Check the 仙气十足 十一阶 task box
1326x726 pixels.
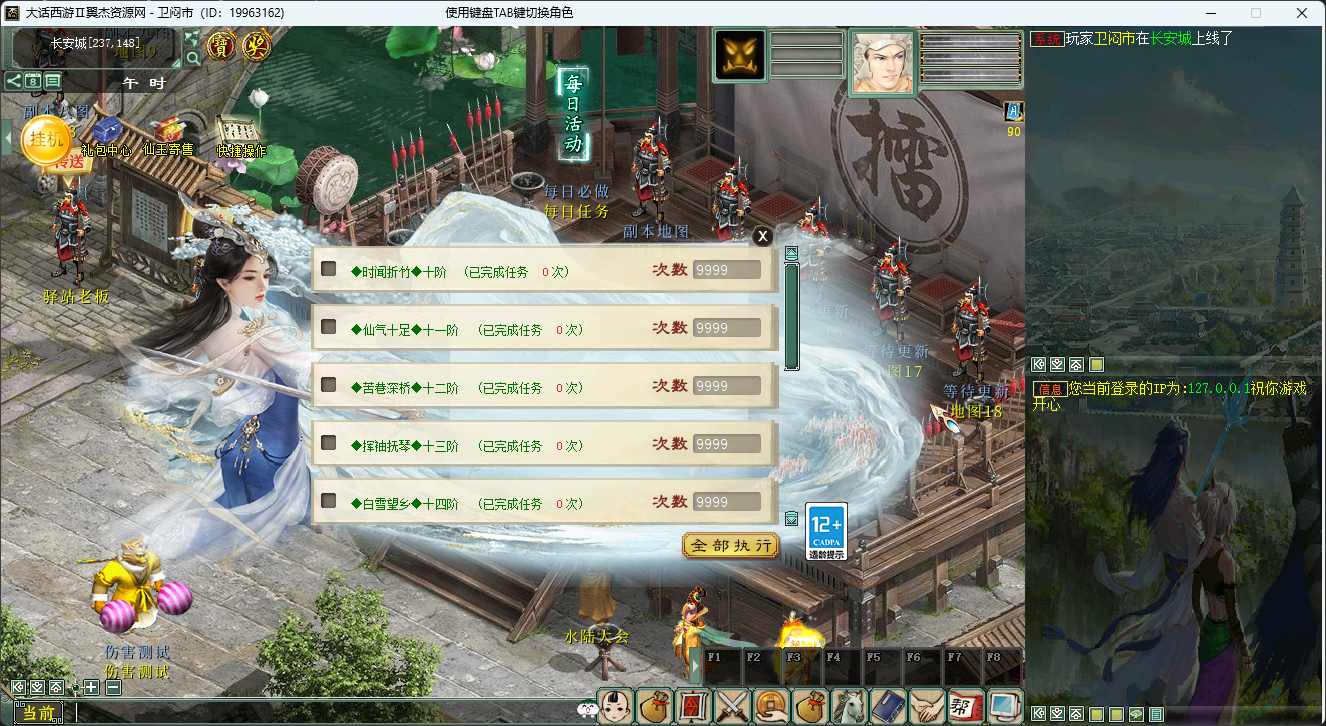(x=328, y=328)
